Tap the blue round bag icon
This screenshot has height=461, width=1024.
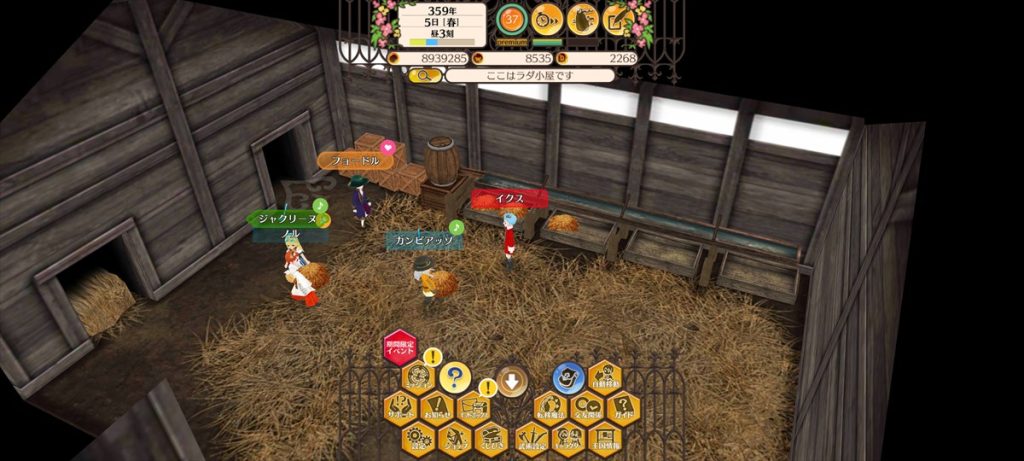[x=569, y=378]
